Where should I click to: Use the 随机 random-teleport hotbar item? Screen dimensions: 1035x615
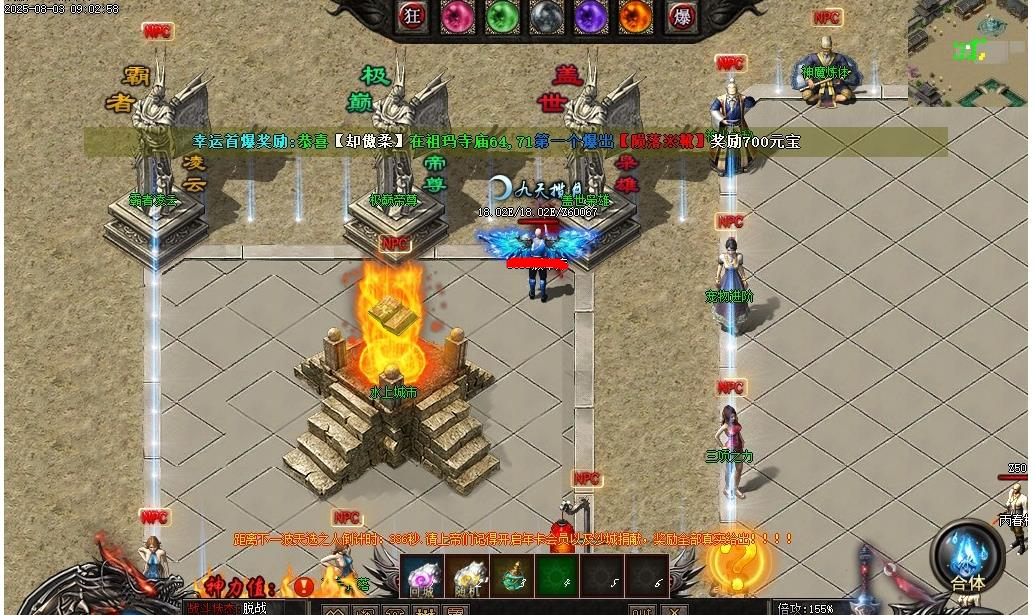click(466, 576)
